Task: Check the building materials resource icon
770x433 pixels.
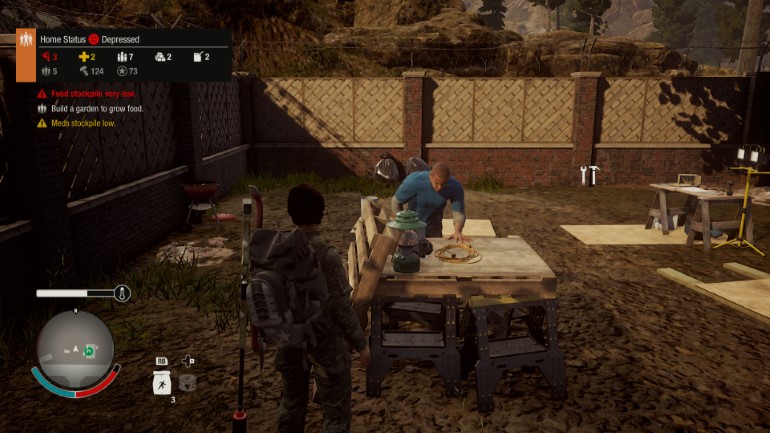Action: (160, 57)
